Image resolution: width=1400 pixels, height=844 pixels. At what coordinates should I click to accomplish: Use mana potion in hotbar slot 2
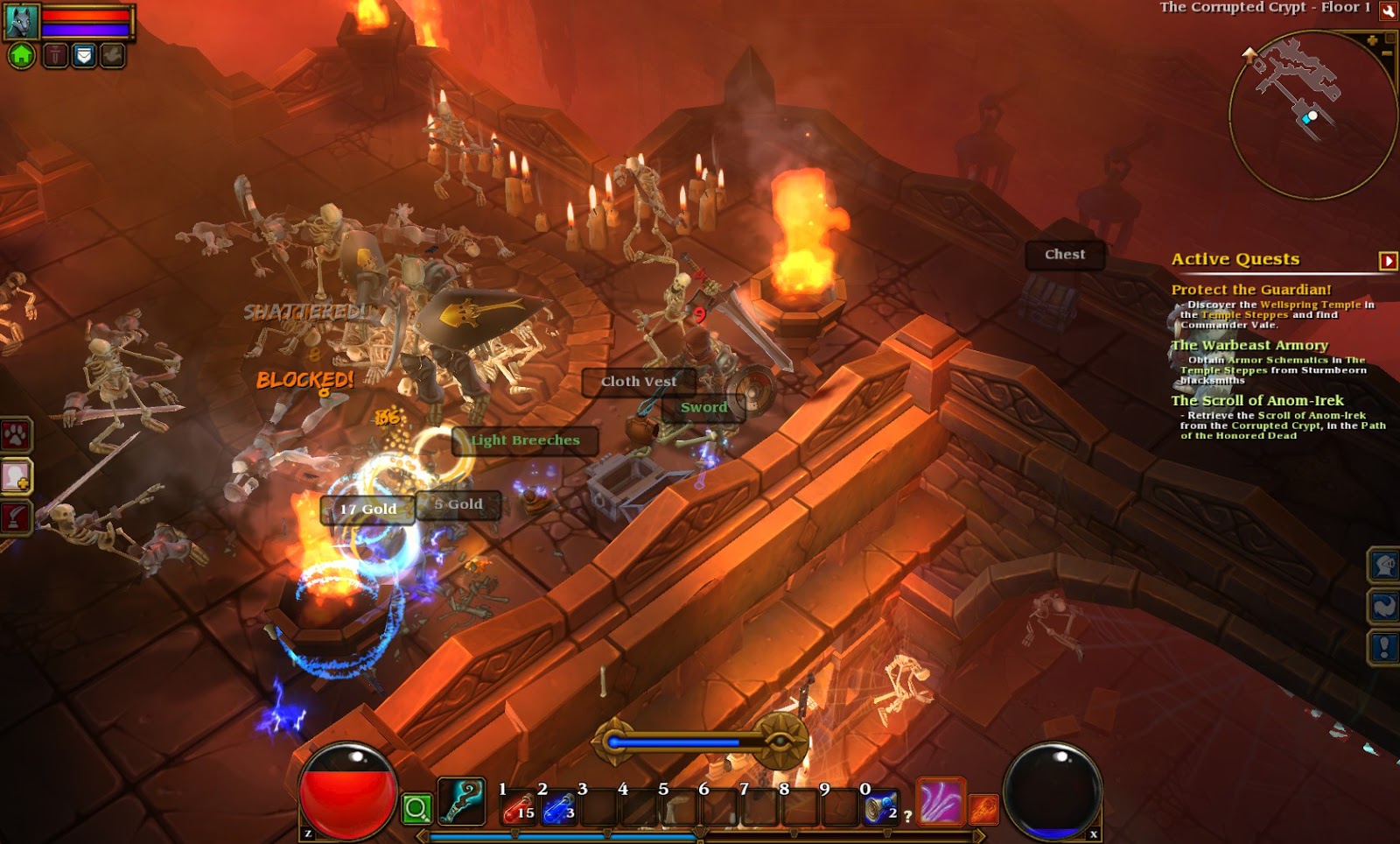(x=558, y=808)
